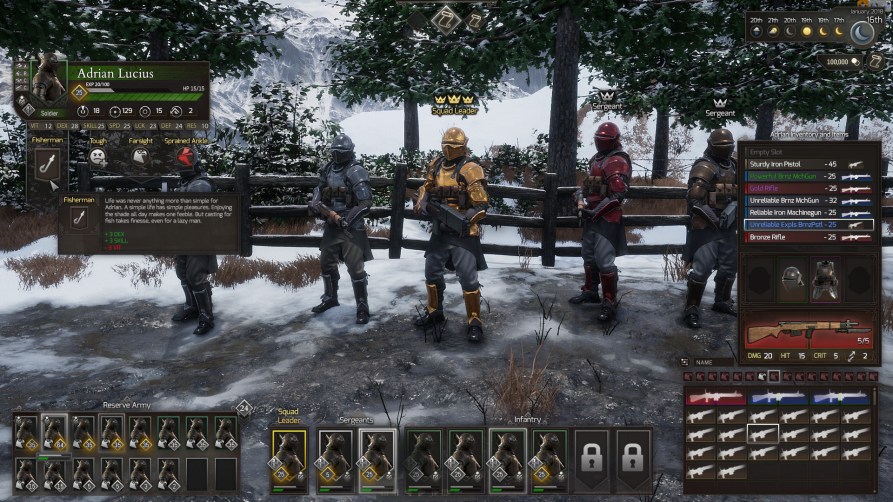Click Adrian Lucius character portrait
Screen dimensions: 893x502
click(x=47, y=79)
